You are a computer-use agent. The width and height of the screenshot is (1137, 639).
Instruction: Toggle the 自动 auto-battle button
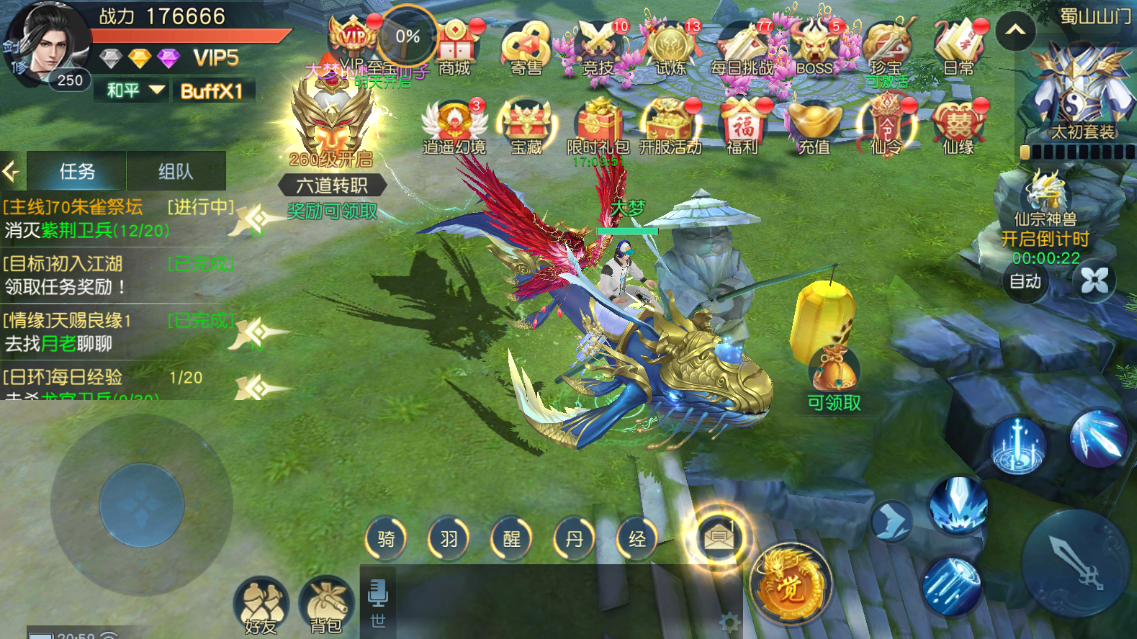(1025, 282)
